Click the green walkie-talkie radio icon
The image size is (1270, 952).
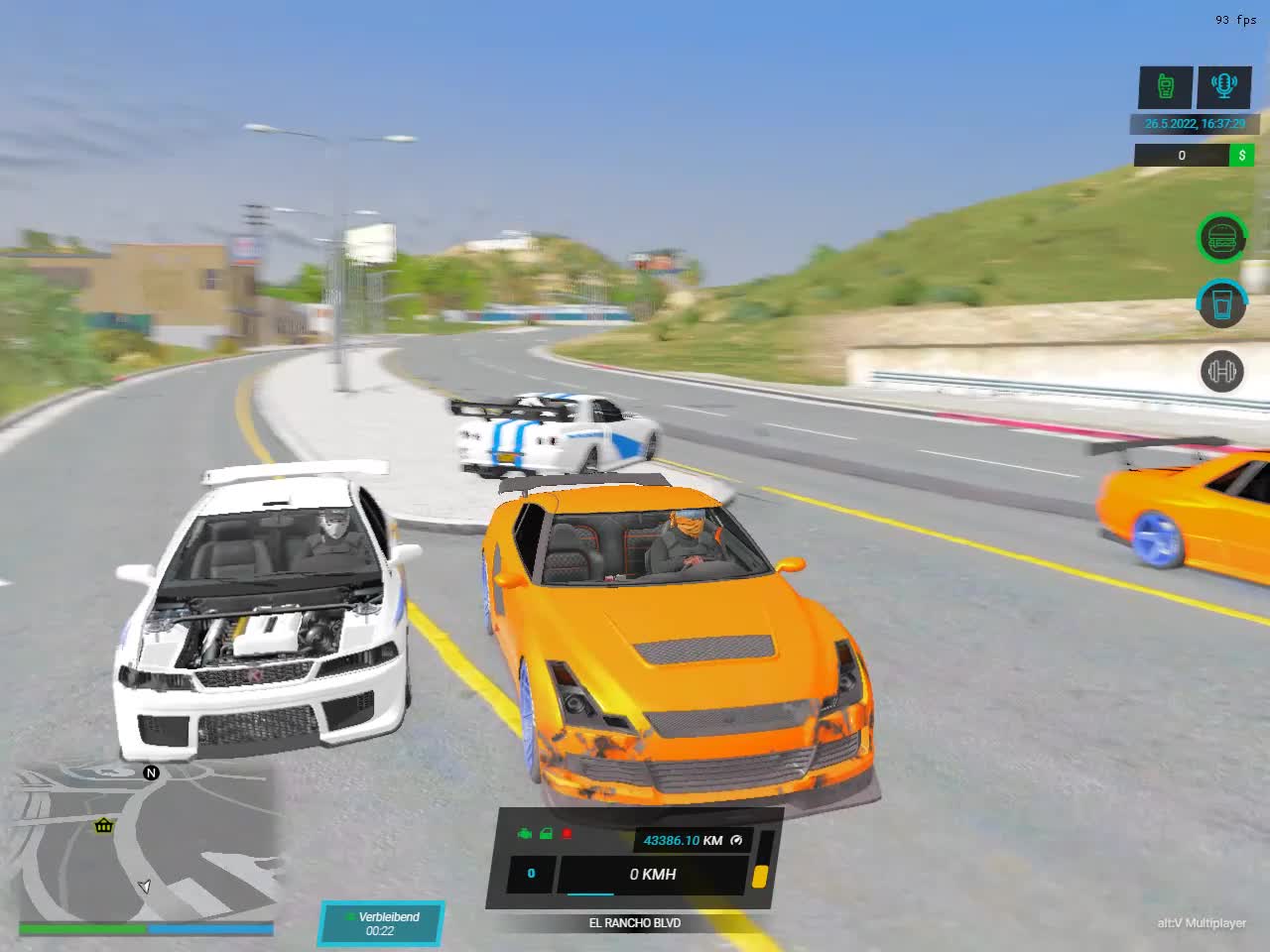click(x=1166, y=86)
